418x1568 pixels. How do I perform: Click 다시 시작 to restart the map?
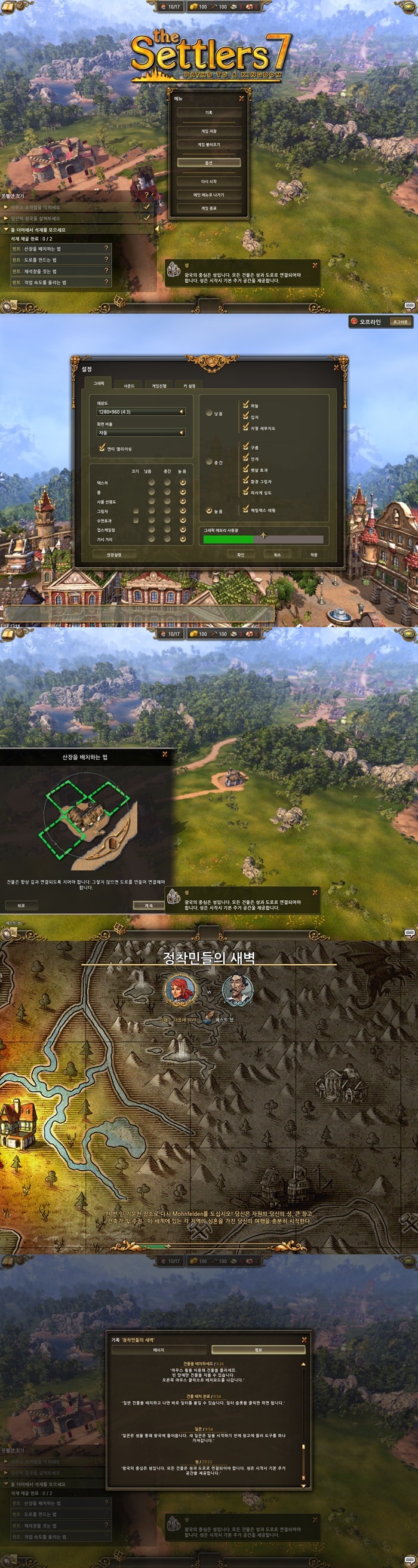[208, 182]
